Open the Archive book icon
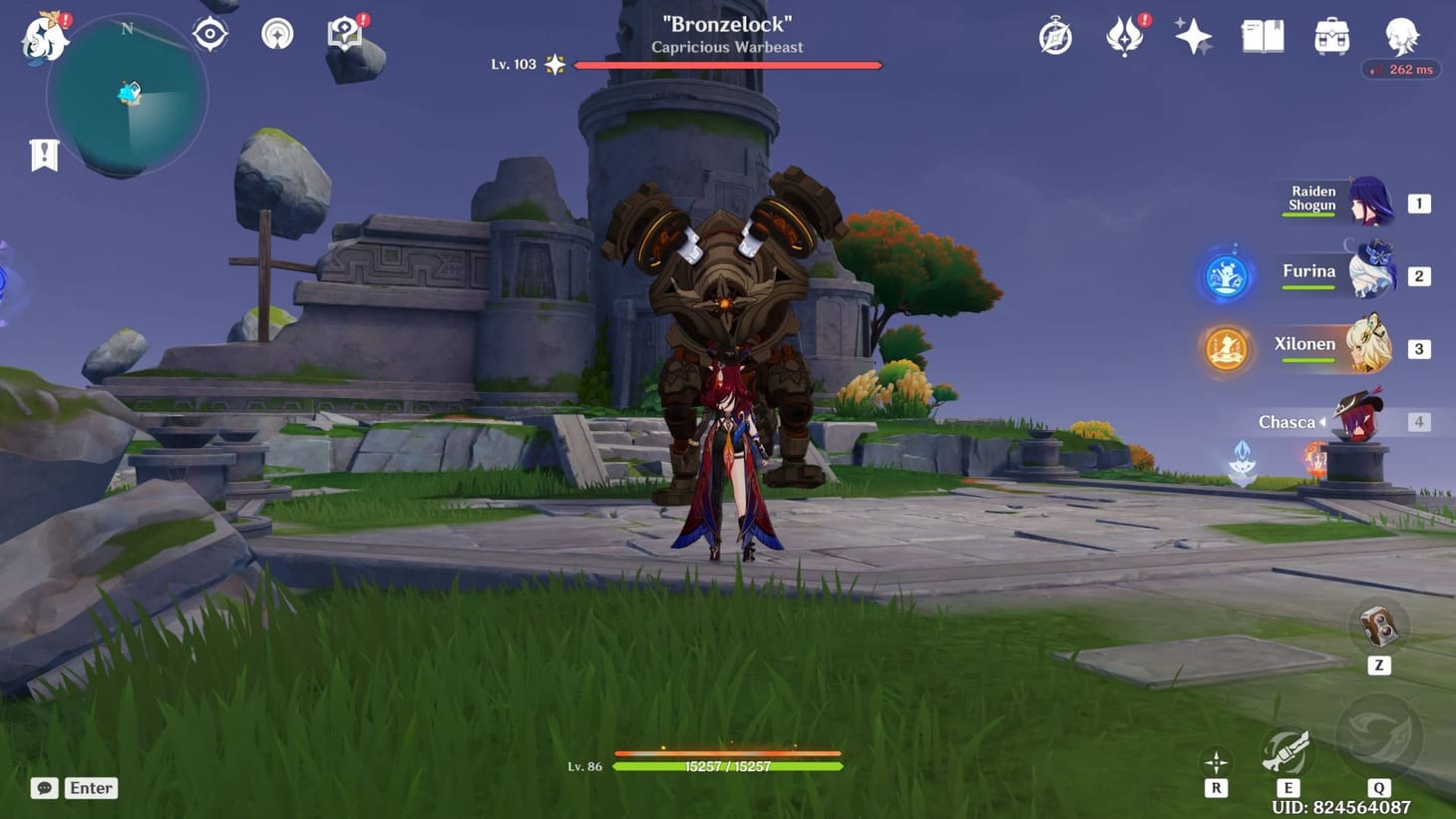The width and height of the screenshot is (1456, 819). pos(1261,36)
